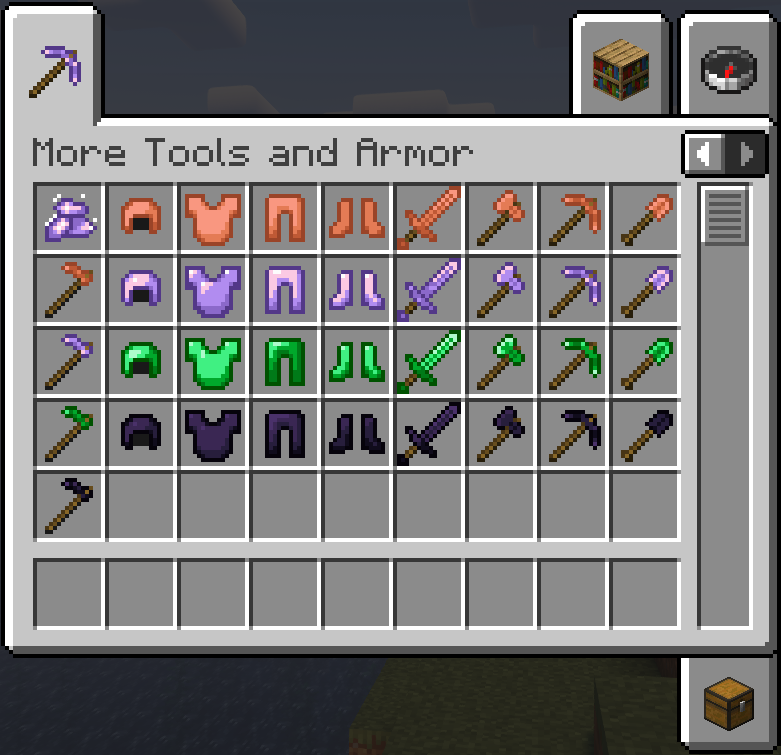Grab the copper chestplate

click(x=214, y=218)
